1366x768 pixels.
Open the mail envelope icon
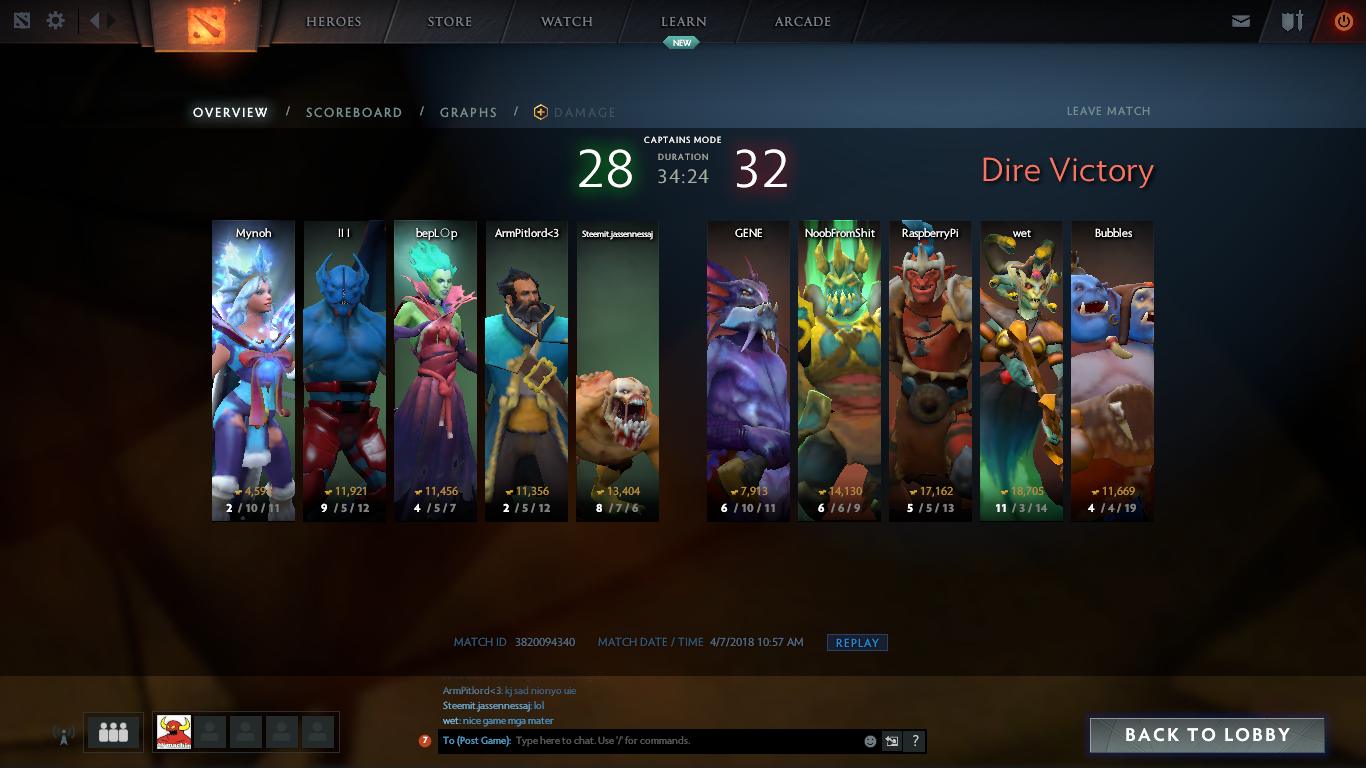click(1241, 21)
